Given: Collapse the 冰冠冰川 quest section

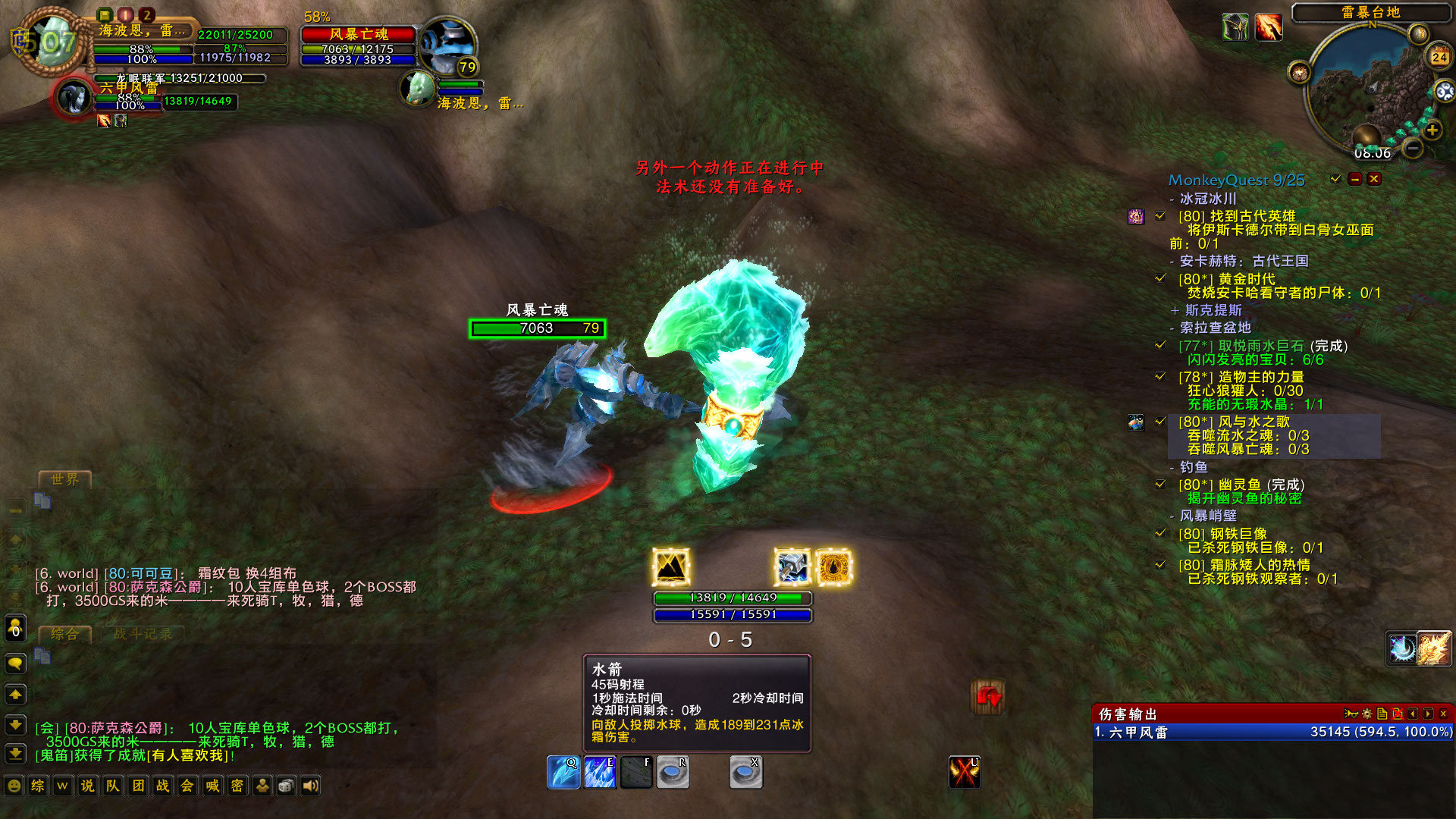Looking at the screenshot, I should click(1172, 200).
